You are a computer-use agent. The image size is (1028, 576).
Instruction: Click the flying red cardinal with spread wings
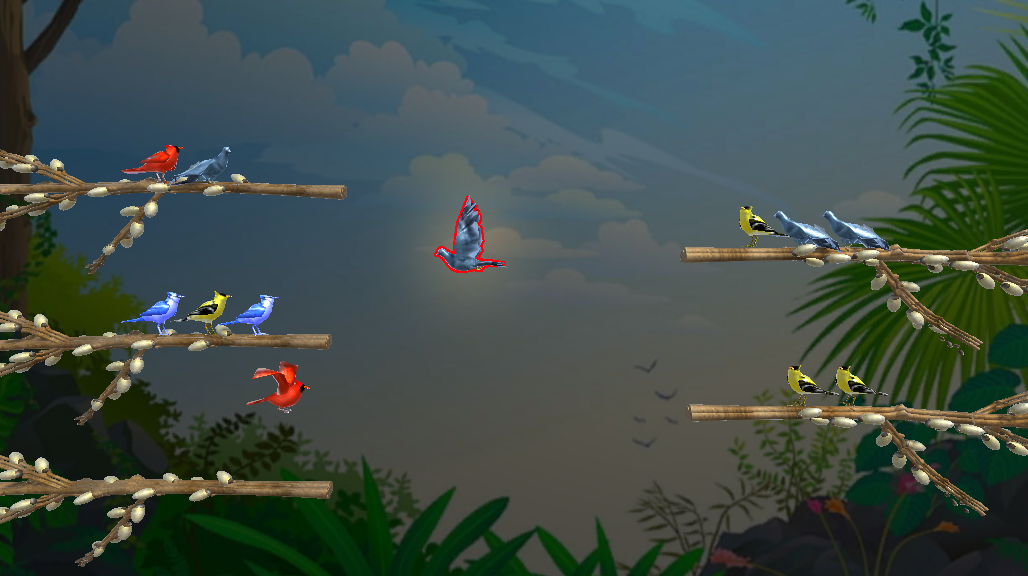tap(281, 388)
